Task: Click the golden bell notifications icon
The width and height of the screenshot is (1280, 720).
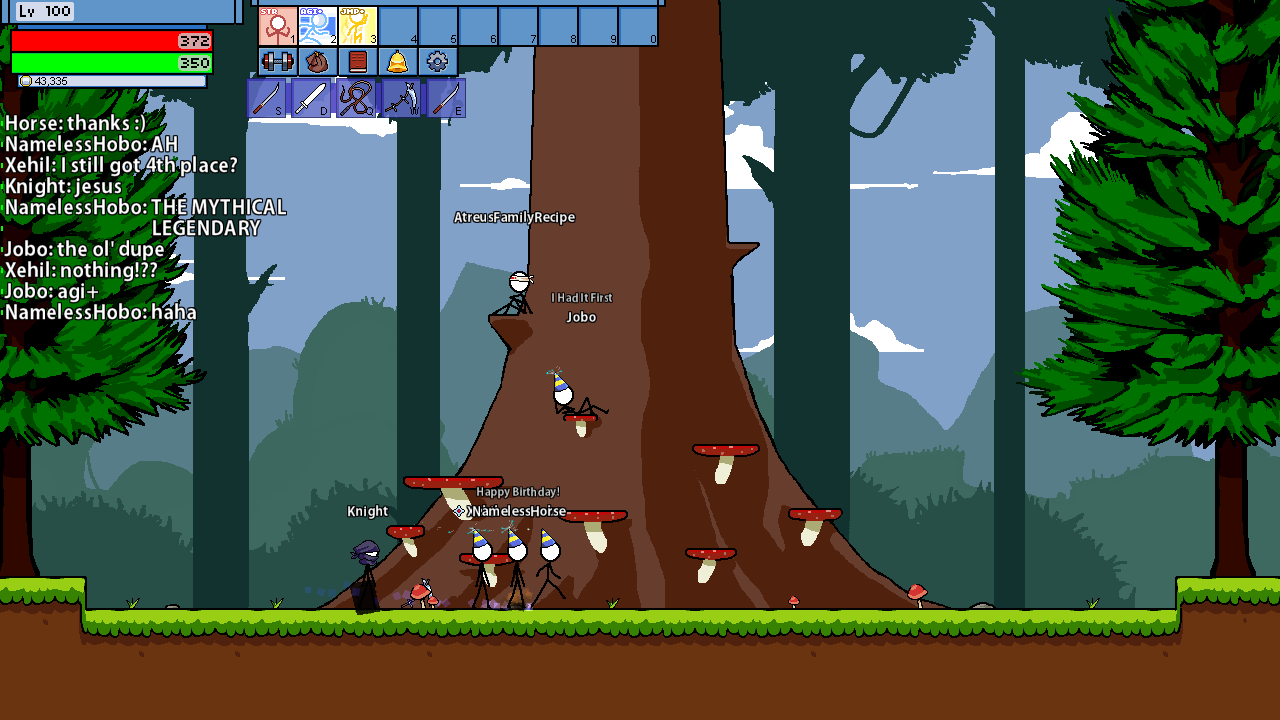Action: 398,62
